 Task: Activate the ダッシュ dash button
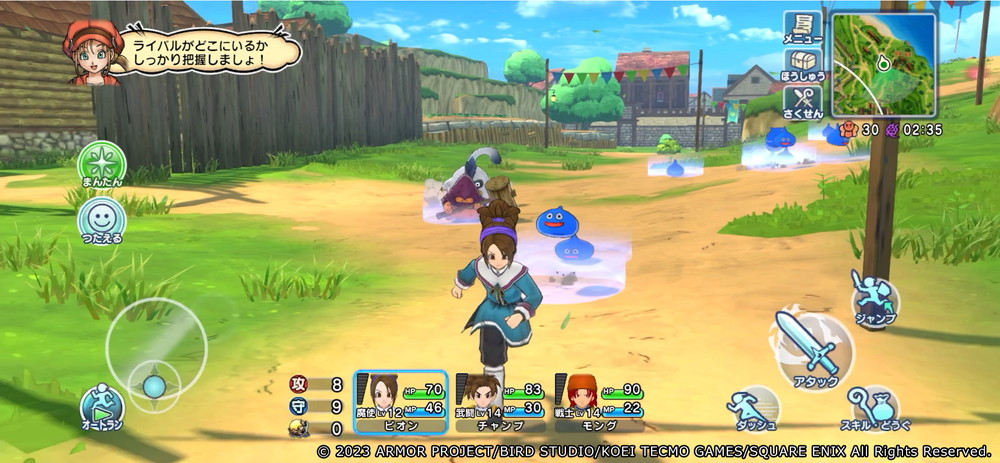755,408
